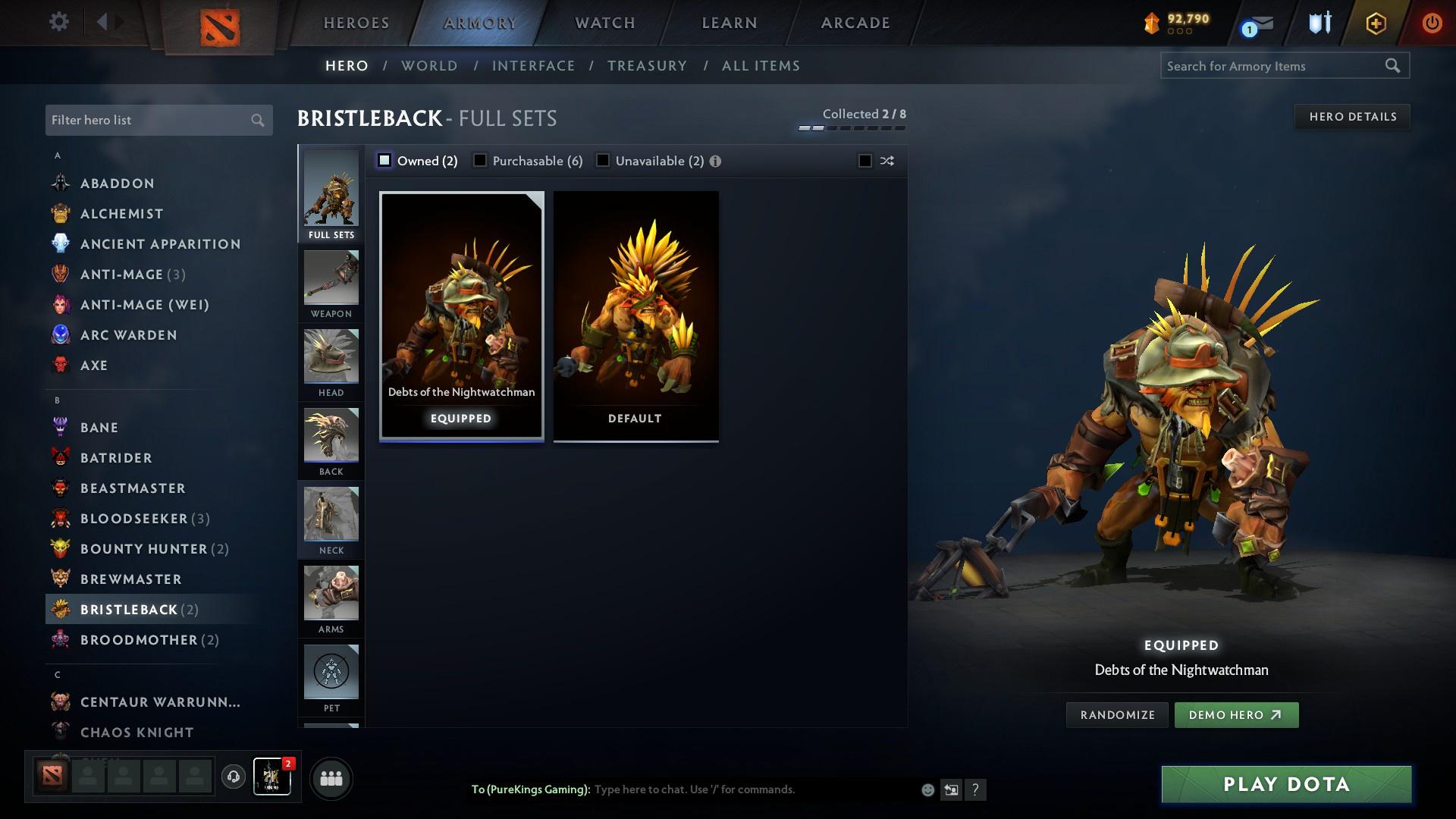This screenshot has width=1456, height=819.
Task: Open the ARCADE menu item
Action: pyautogui.click(x=854, y=23)
